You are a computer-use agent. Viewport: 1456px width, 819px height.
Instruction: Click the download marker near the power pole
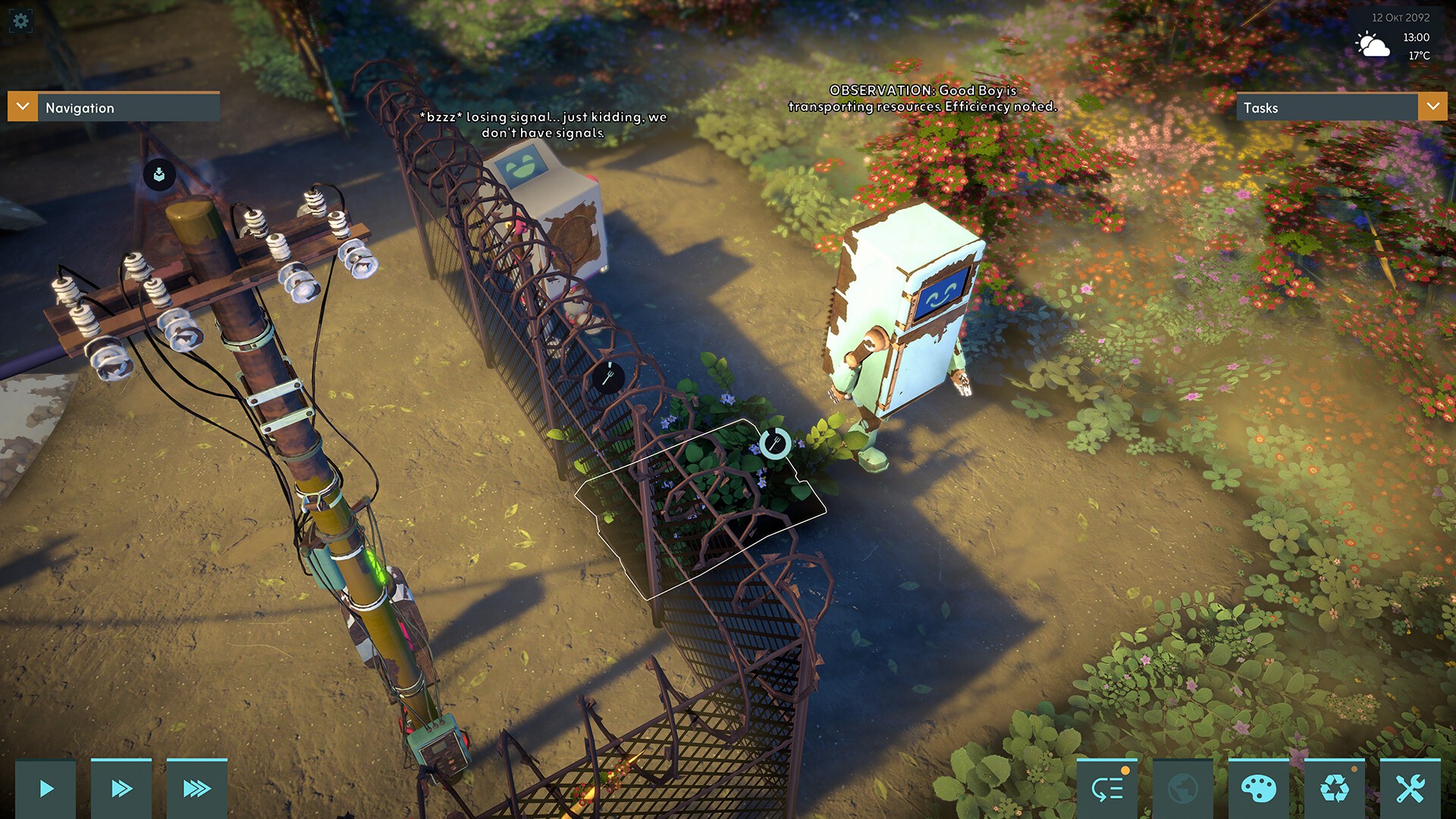pos(159,175)
